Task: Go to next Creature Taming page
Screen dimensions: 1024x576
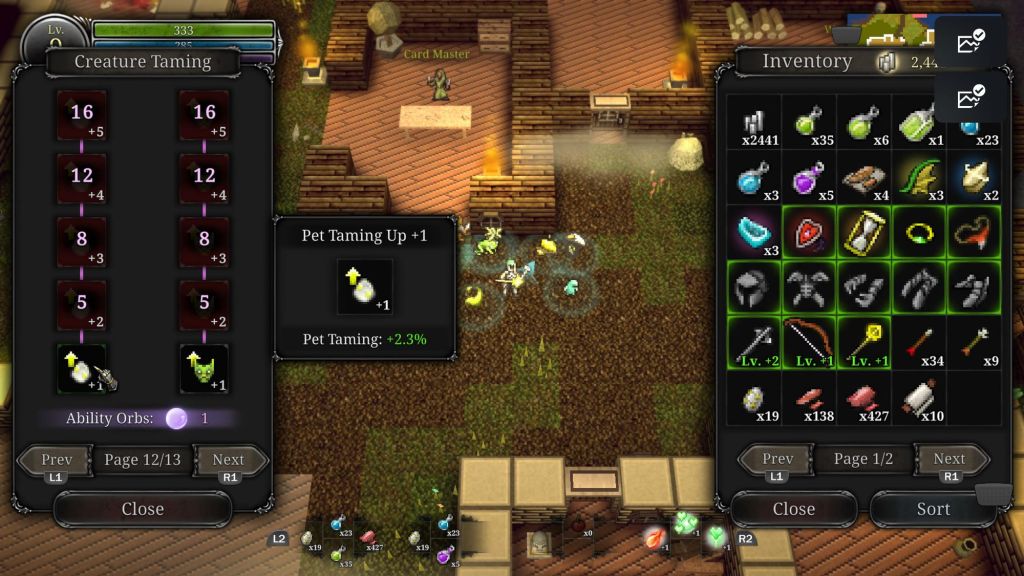Action: click(228, 461)
